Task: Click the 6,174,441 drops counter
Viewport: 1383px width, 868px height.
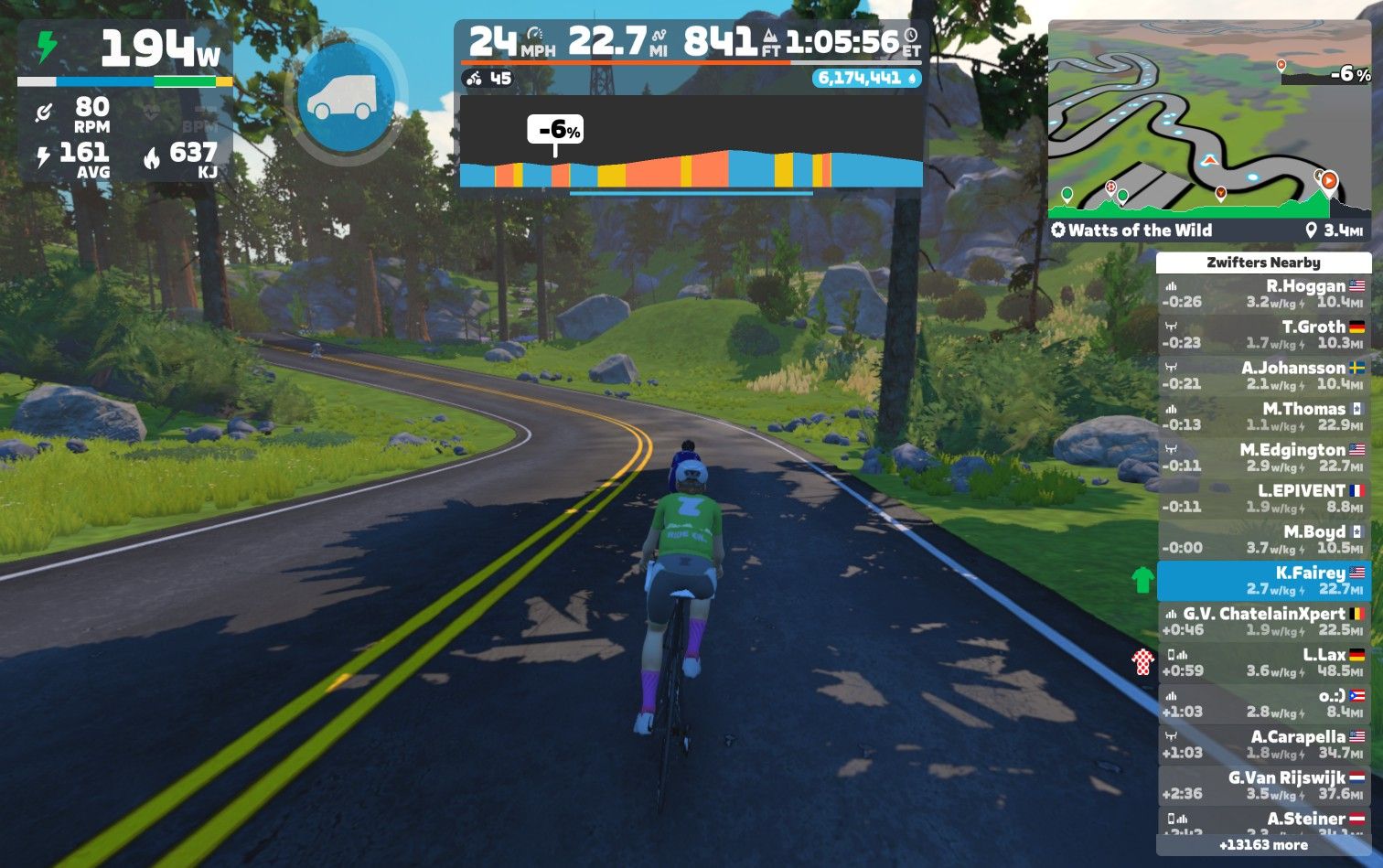Action: [x=865, y=79]
